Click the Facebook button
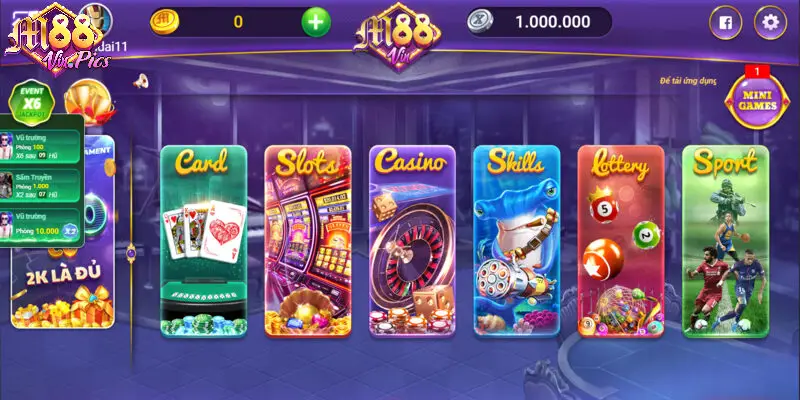Image resolution: width=800 pixels, height=400 pixels. pos(725,21)
